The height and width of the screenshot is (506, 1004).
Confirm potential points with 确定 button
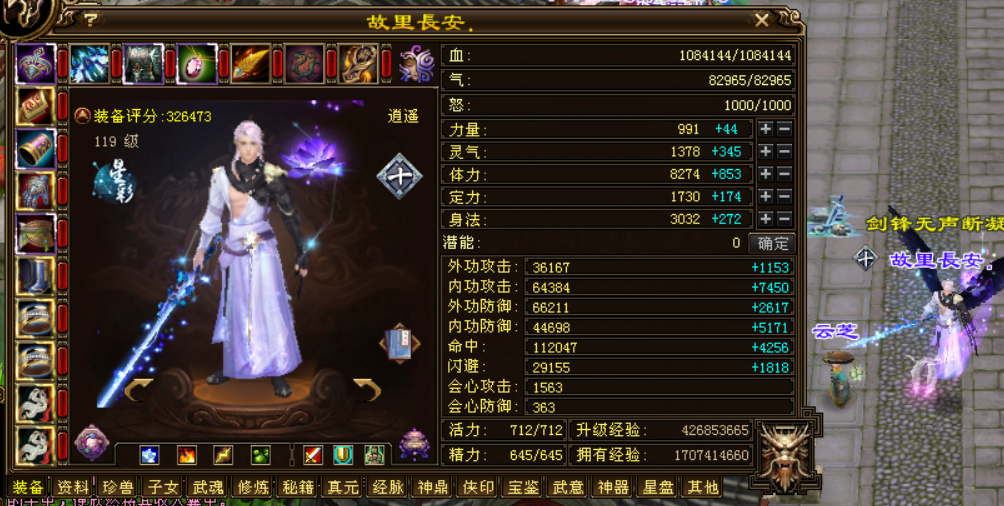[772, 243]
